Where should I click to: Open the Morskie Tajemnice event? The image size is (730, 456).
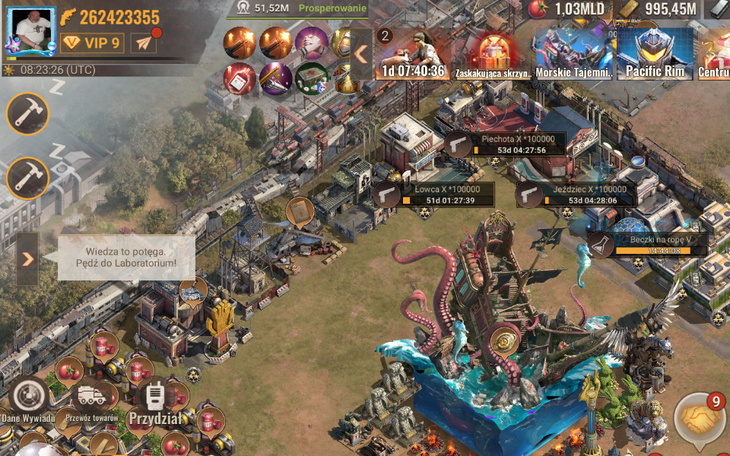pos(572,53)
